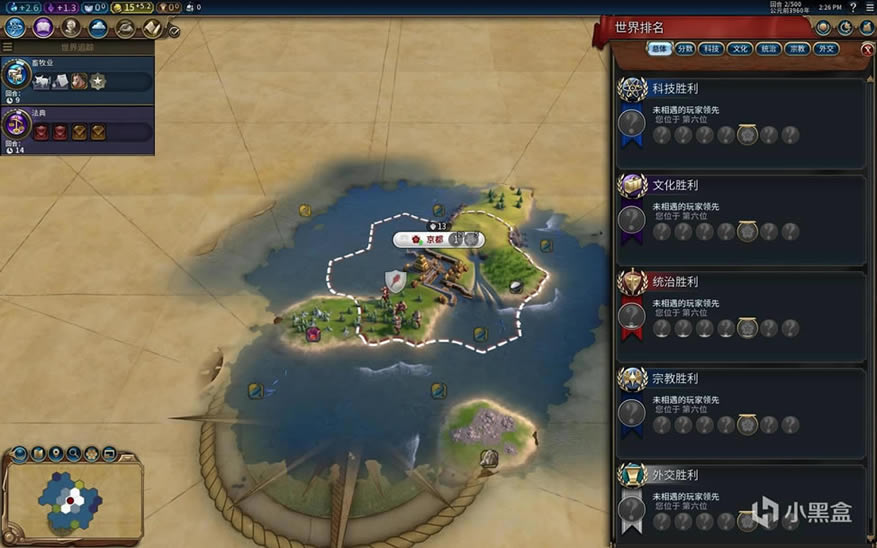The width and height of the screenshot is (877, 548).
Task: Switch to the 外交 diplomacy tab
Action: pyautogui.click(x=826, y=48)
